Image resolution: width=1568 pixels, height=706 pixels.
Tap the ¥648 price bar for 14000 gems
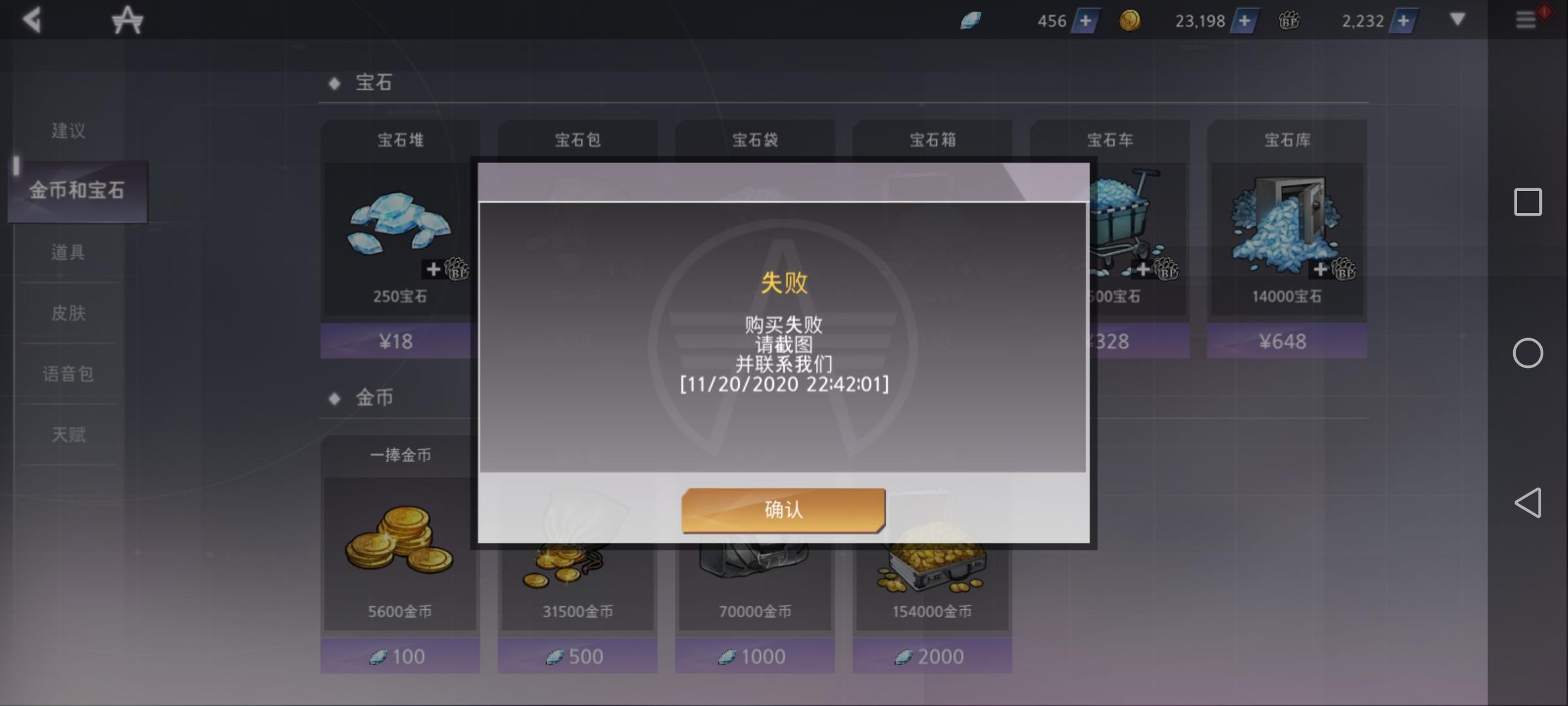(1286, 341)
